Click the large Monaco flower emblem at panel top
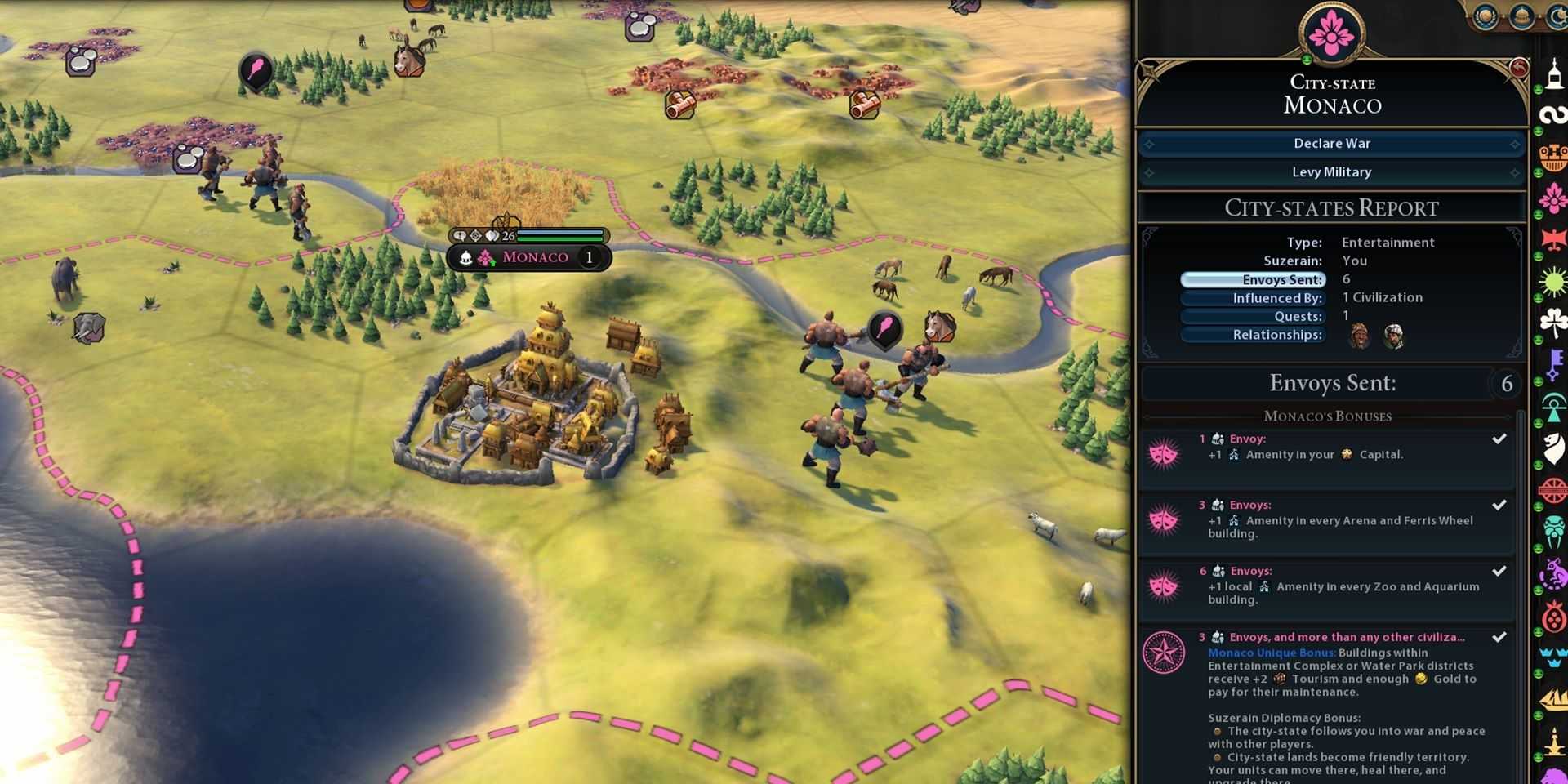This screenshot has width=1568, height=784. click(1331, 33)
